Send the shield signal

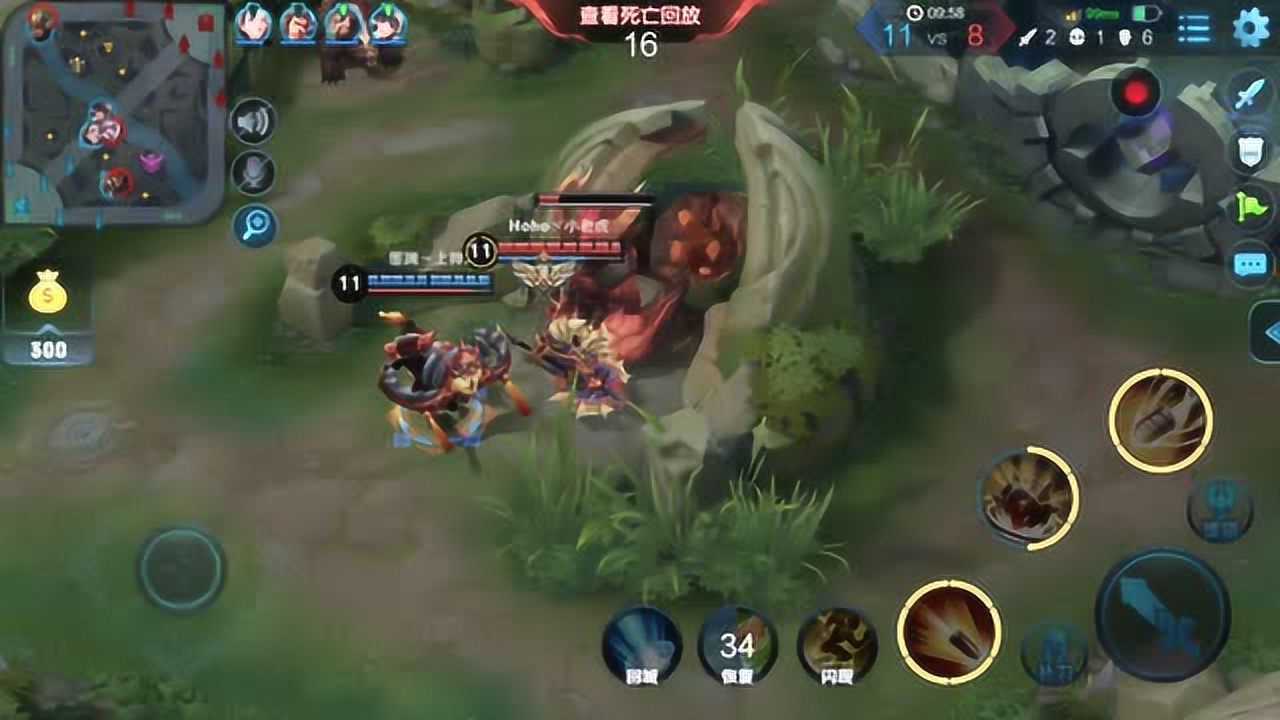click(x=1250, y=151)
